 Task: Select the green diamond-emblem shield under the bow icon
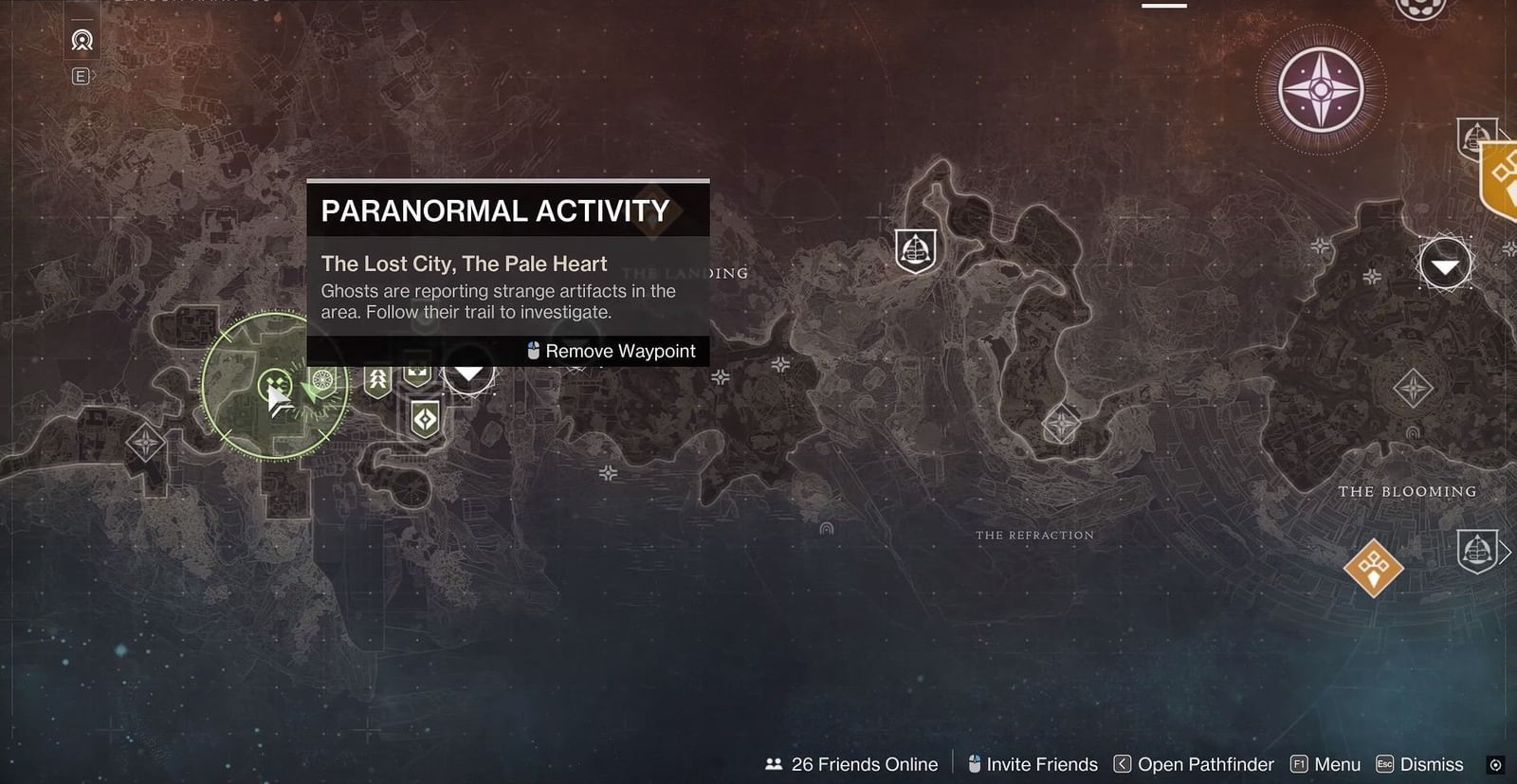[424, 417]
